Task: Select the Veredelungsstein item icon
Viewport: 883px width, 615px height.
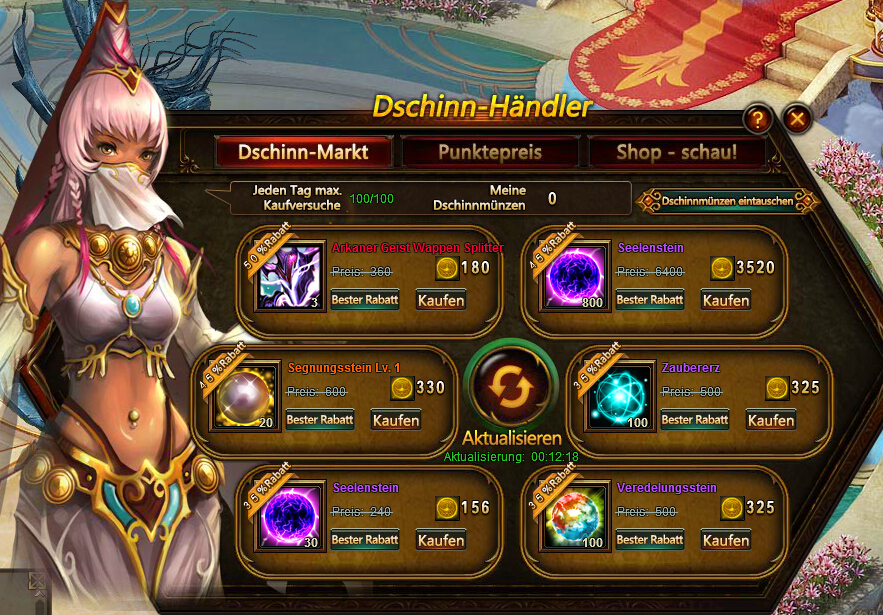Action: [x=575, y=517]
